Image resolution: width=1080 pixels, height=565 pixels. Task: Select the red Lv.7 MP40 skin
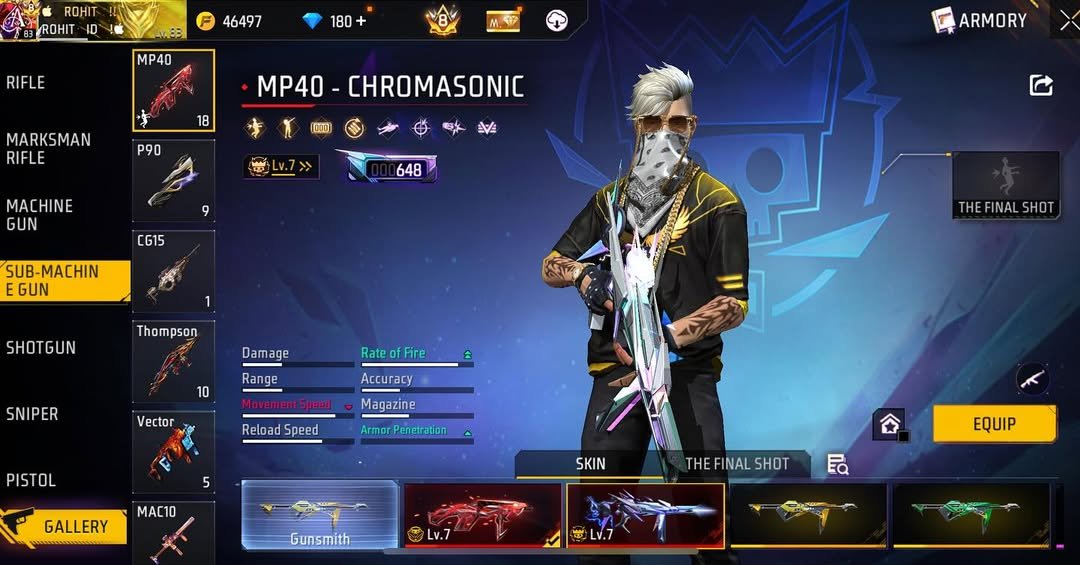(x=482, y=515)
